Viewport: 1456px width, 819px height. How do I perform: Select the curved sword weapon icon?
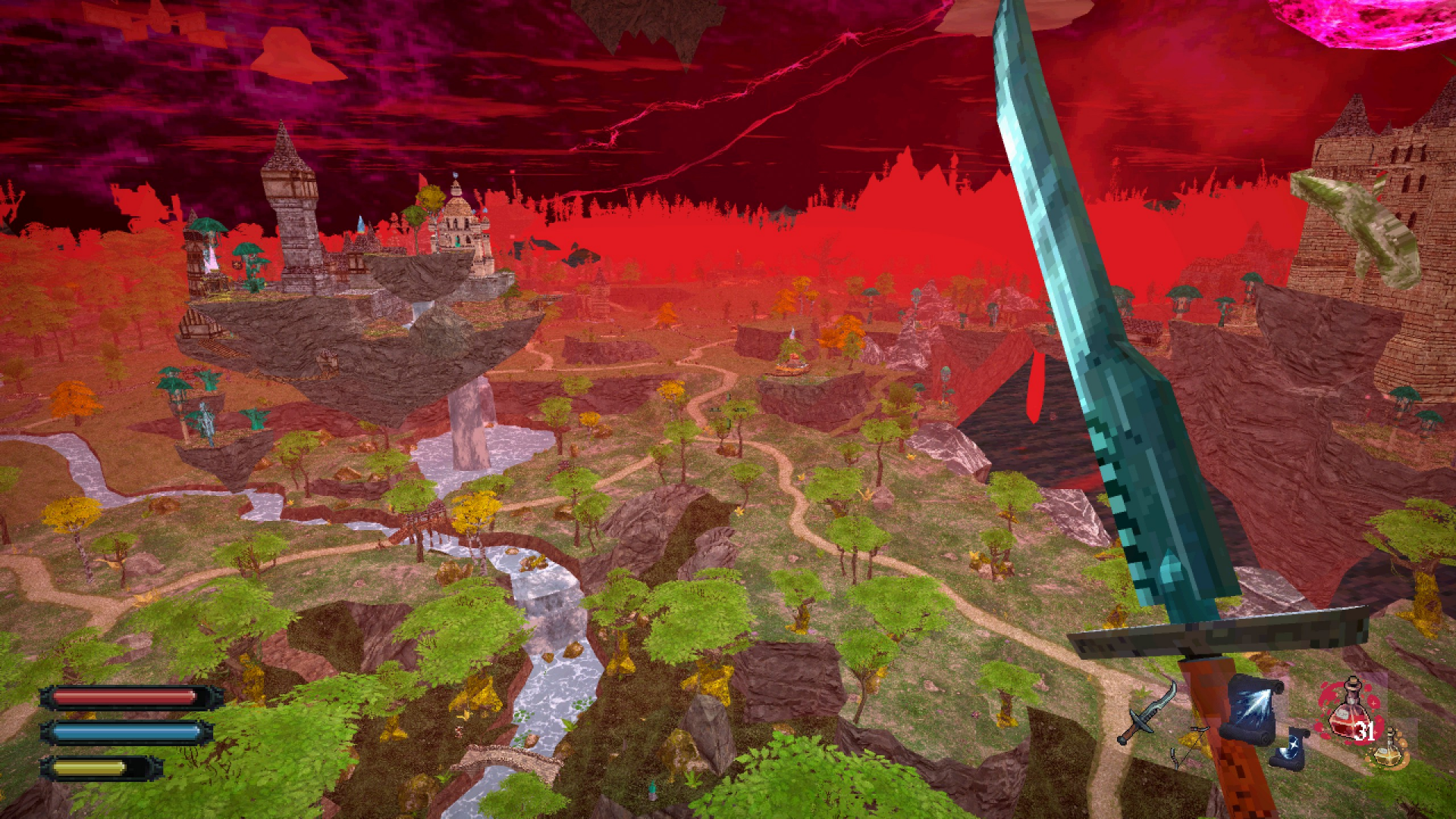click(x=1147, y=714)
